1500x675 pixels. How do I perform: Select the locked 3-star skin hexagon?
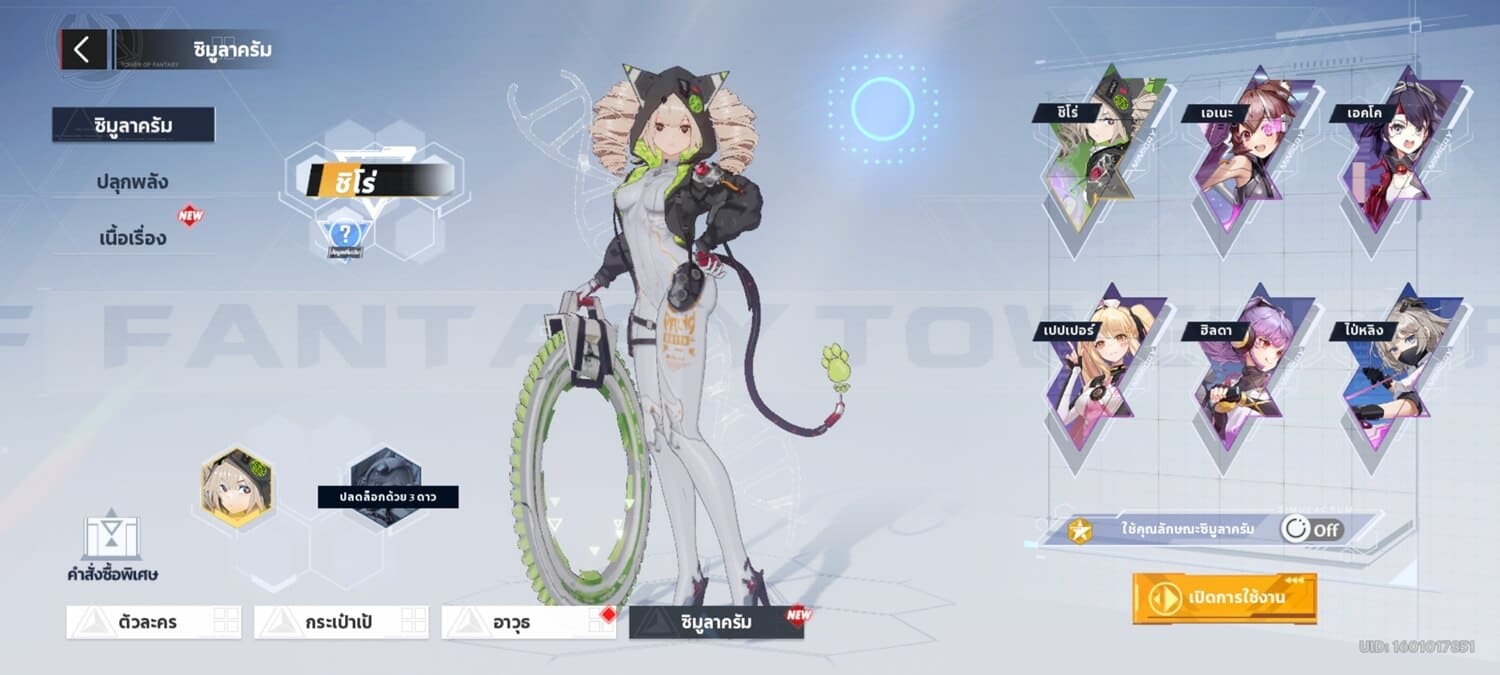[387, 485]
